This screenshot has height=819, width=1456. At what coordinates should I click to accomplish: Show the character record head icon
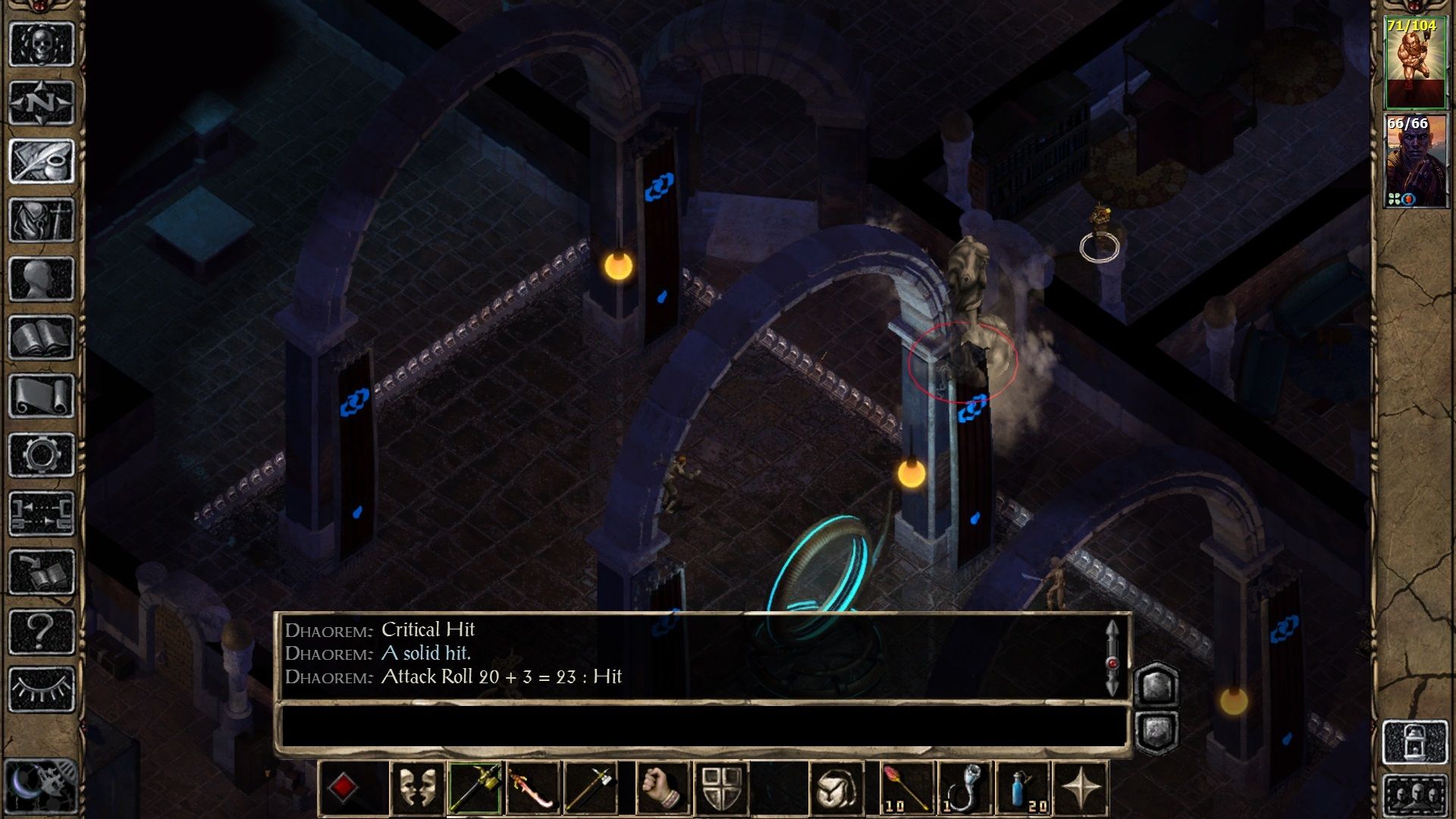(x=42, y=278)
